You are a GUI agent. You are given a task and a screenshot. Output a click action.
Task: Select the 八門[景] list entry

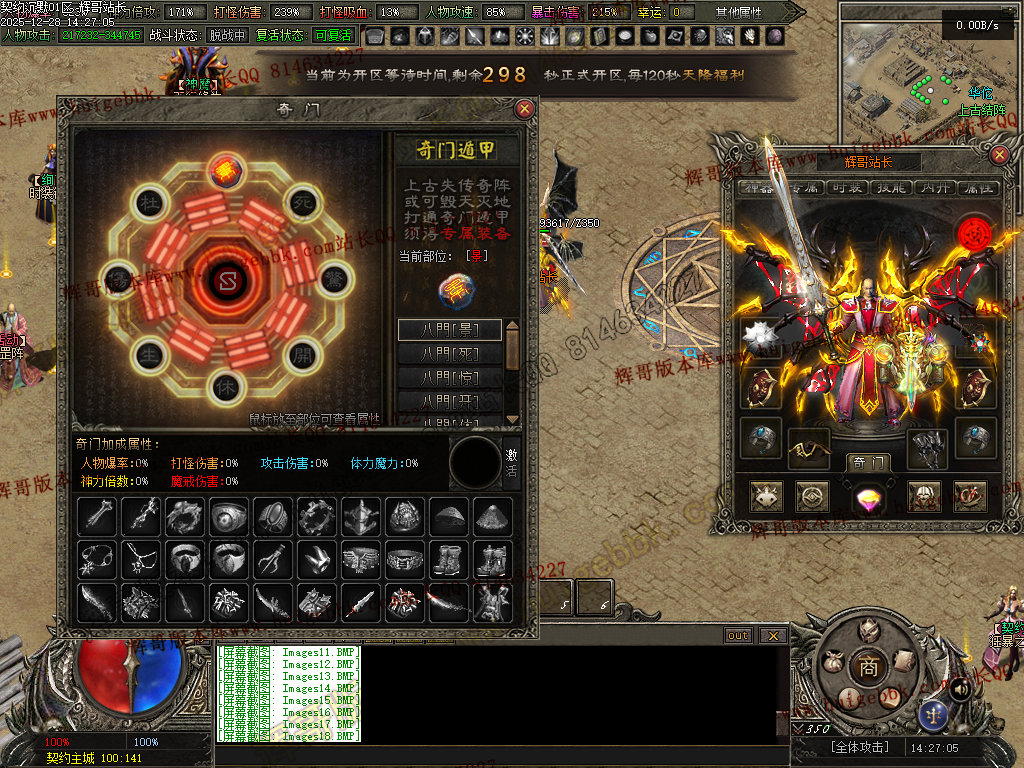[450, 330]
